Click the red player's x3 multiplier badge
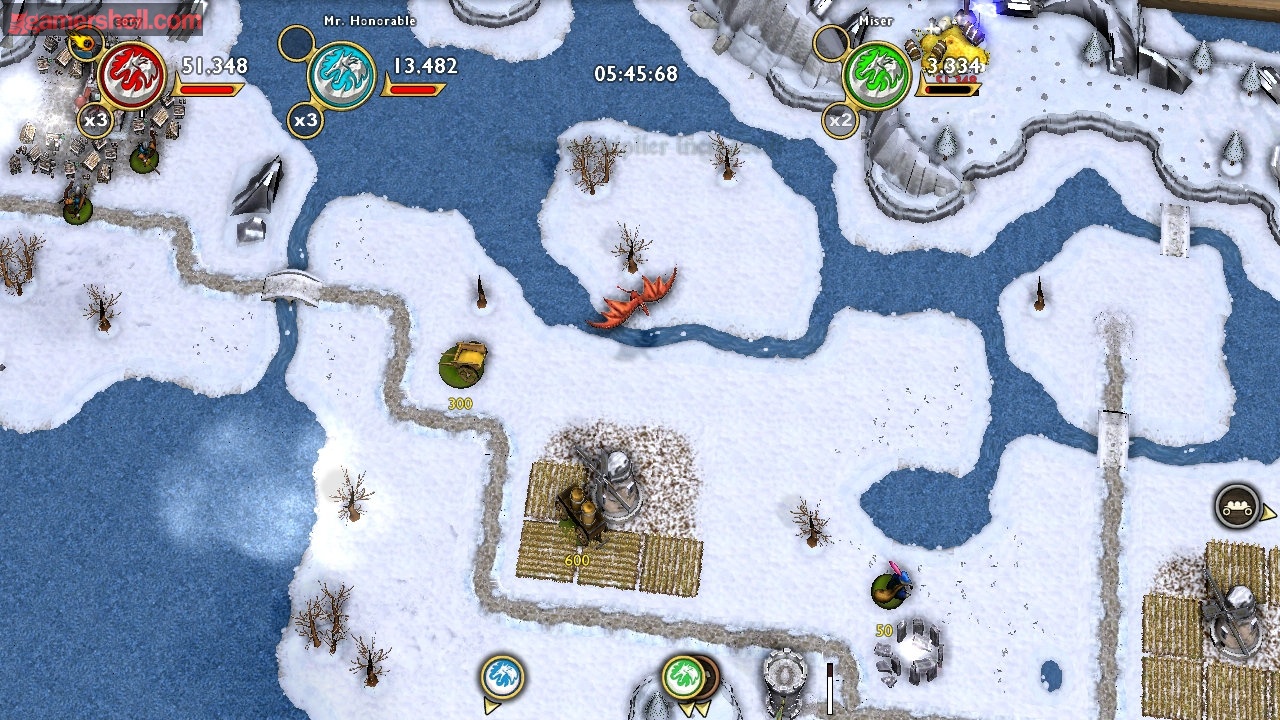 point(96,121)
